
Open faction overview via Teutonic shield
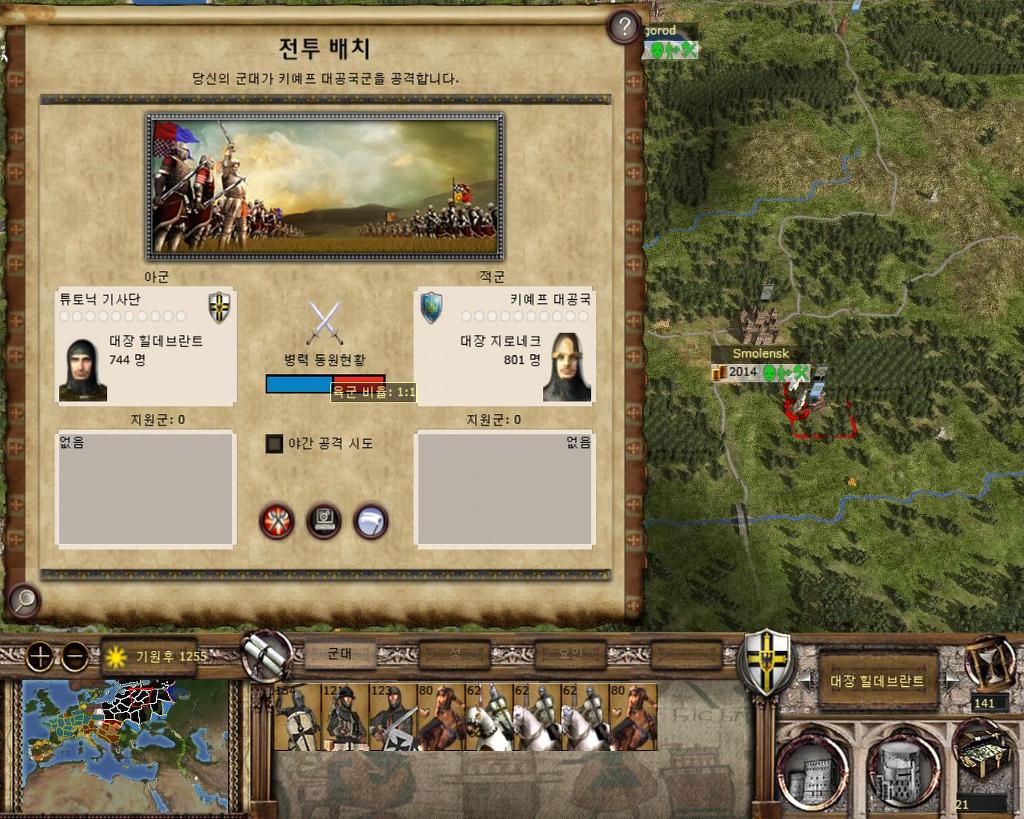[x=767, y=660]
